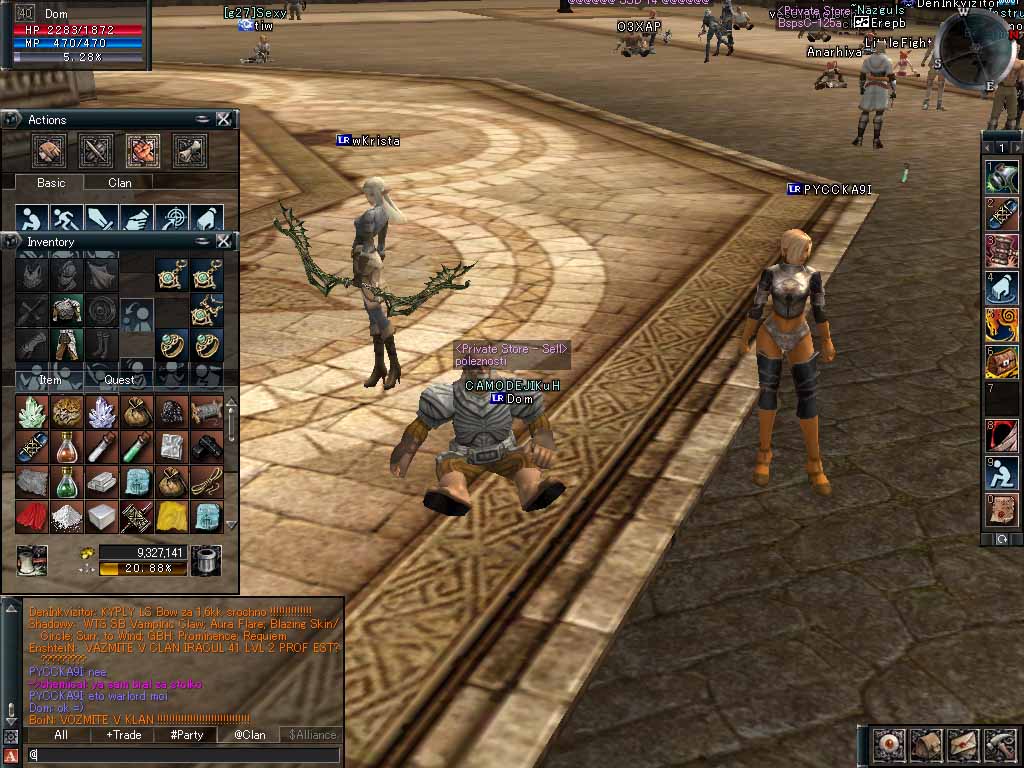Open the inventory trash bin

[206, 560]
